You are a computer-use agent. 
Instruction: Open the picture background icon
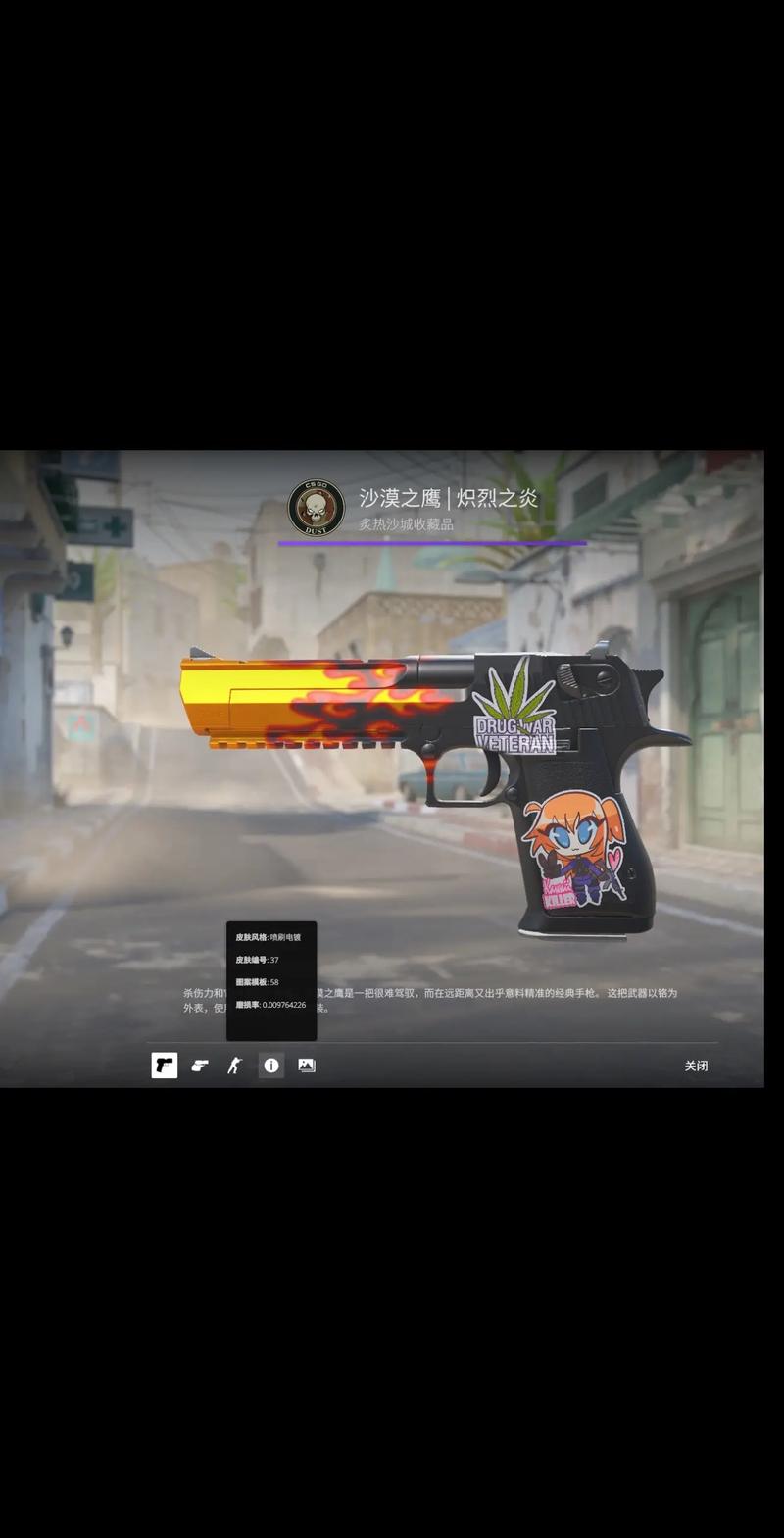pyautogui.click(x=307, y=1066)
